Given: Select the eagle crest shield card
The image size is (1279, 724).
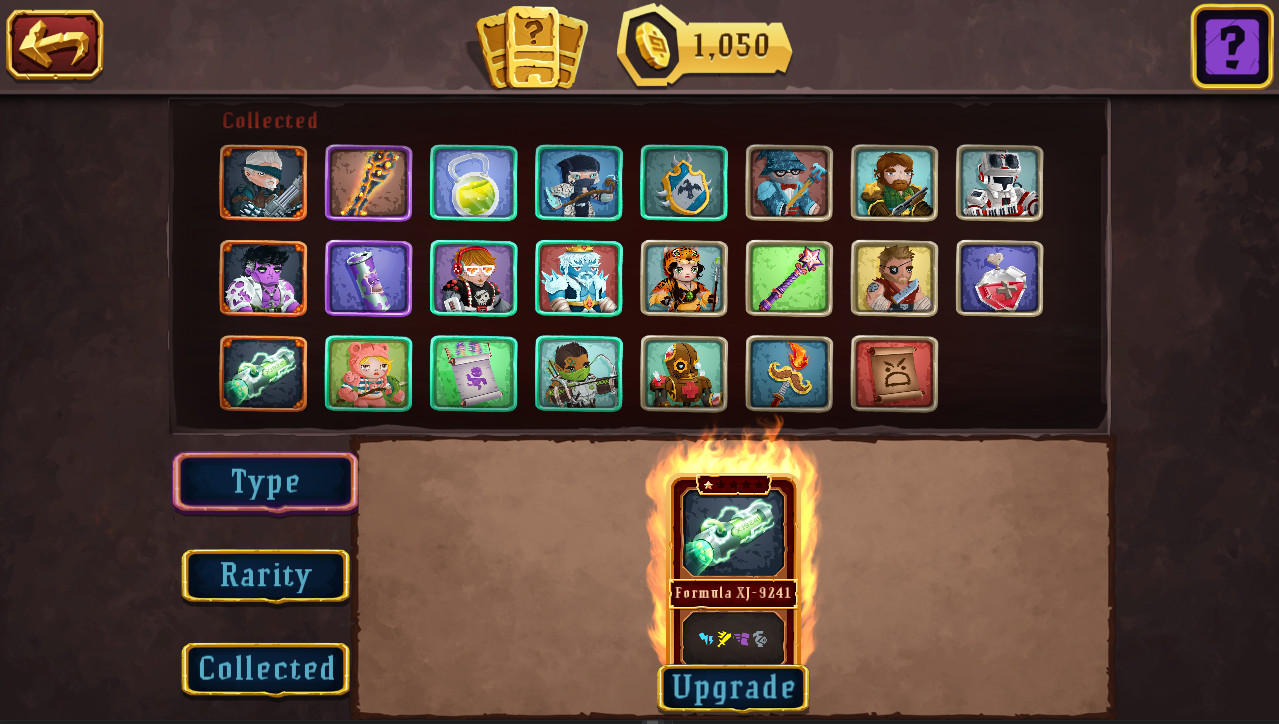Looking at the screenshot, I should pos(684,183).
